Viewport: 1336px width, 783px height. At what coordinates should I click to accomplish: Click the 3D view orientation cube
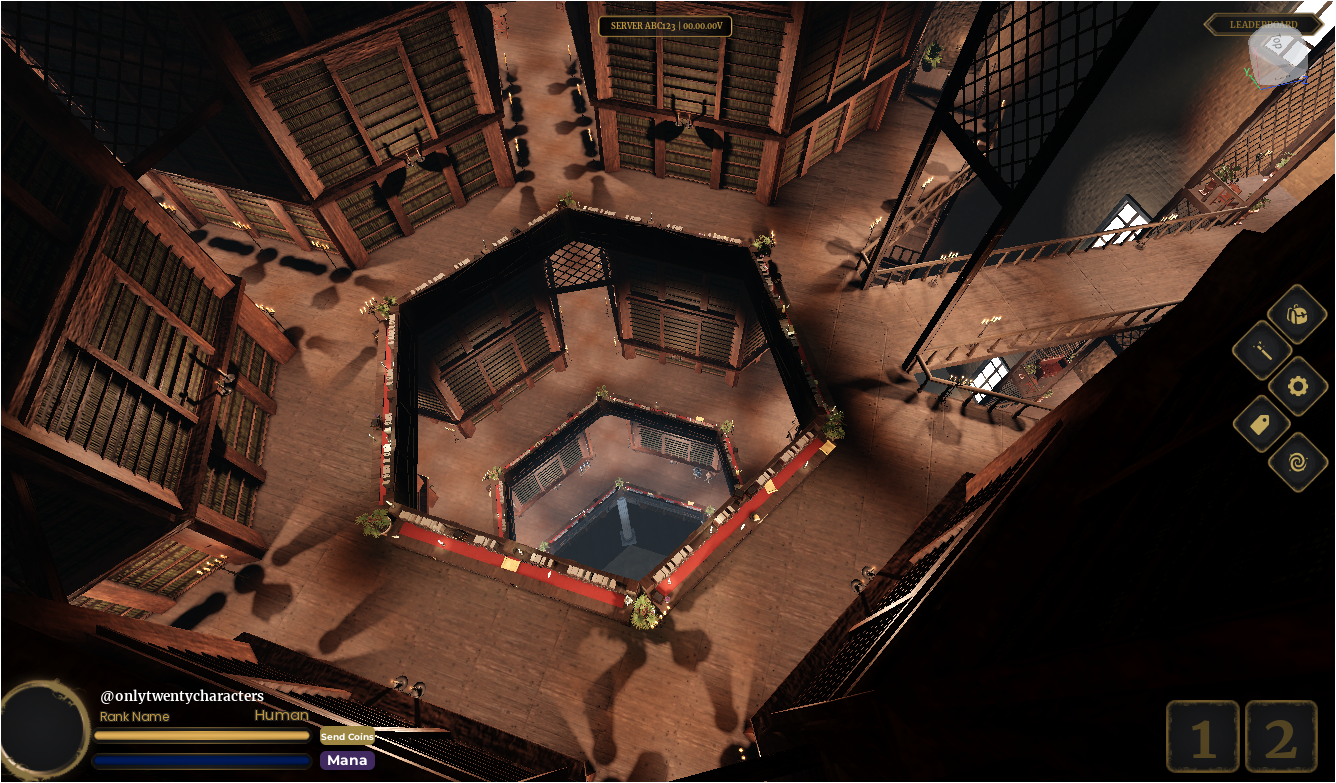(1278, 56)
